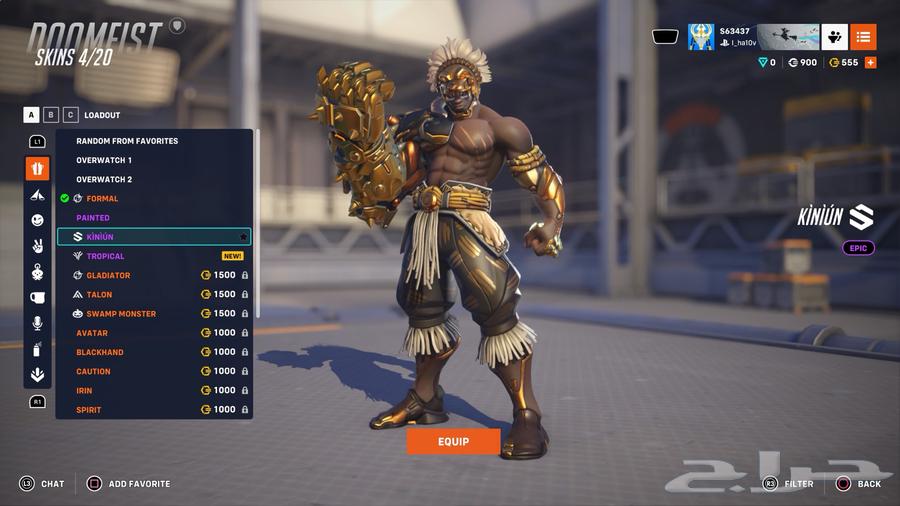Select the Formal skin
This screenshot has height=506, width=900.
click(102, 199)
